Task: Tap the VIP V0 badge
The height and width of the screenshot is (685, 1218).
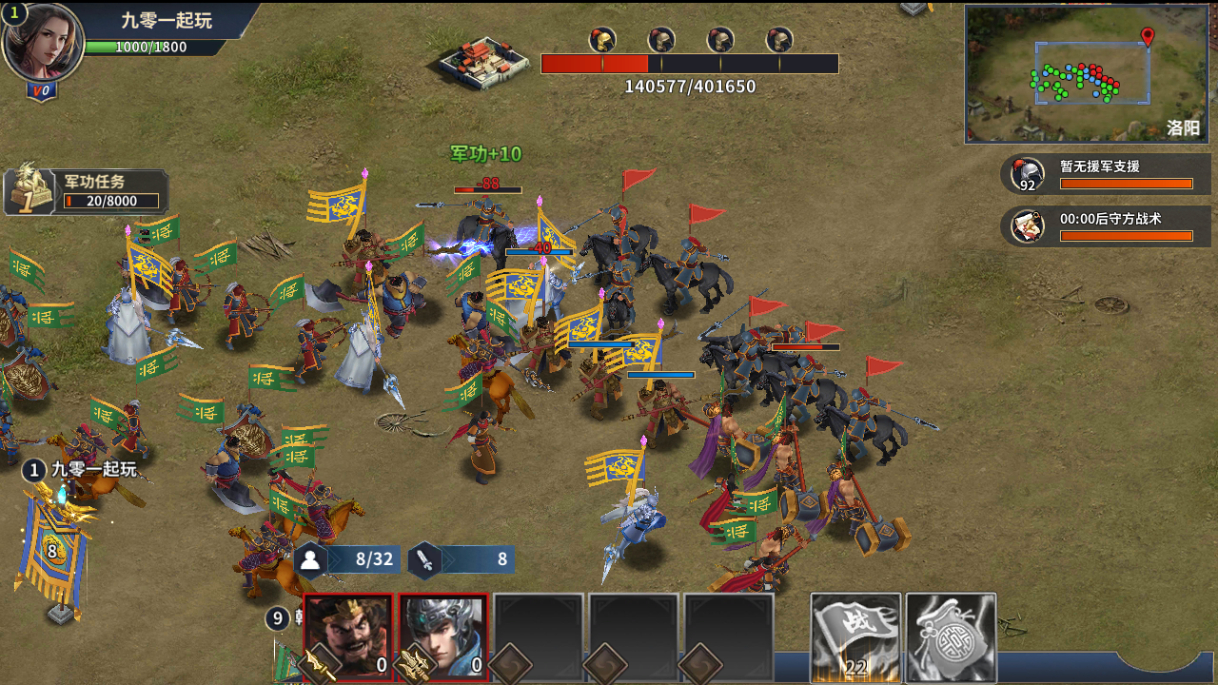Action: pos(42,91)
